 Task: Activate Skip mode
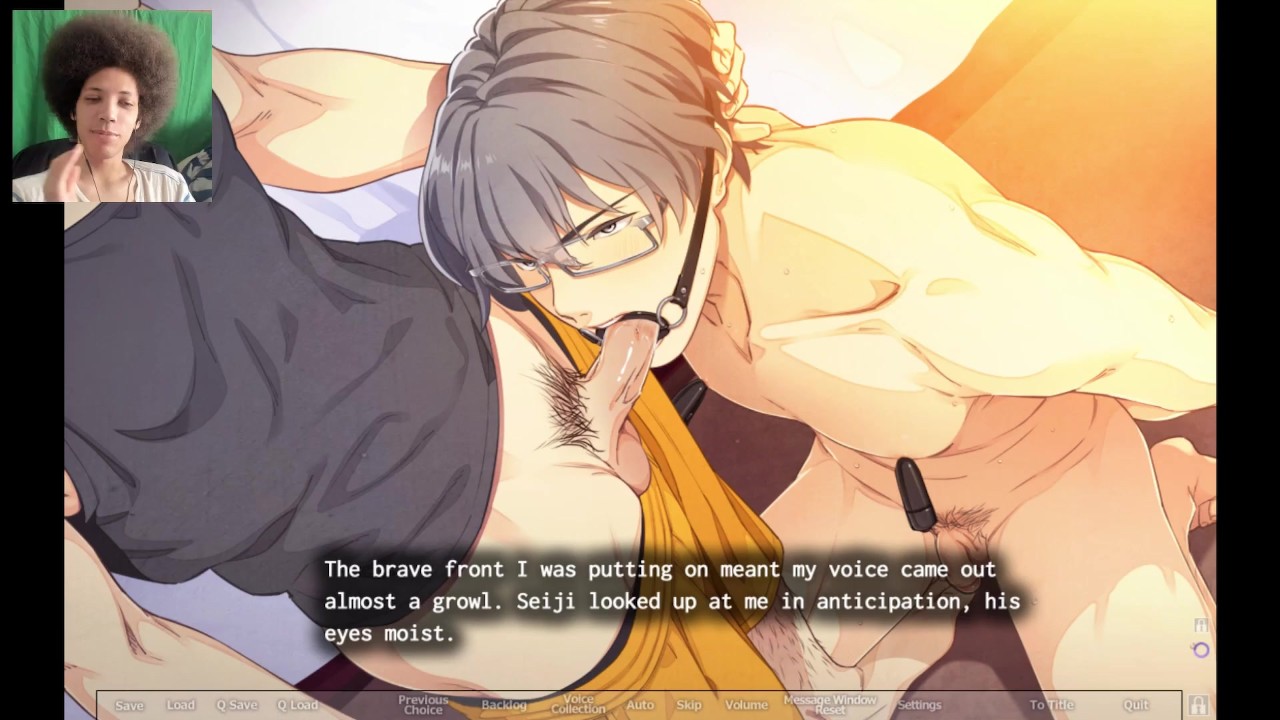tap(689, 705)
